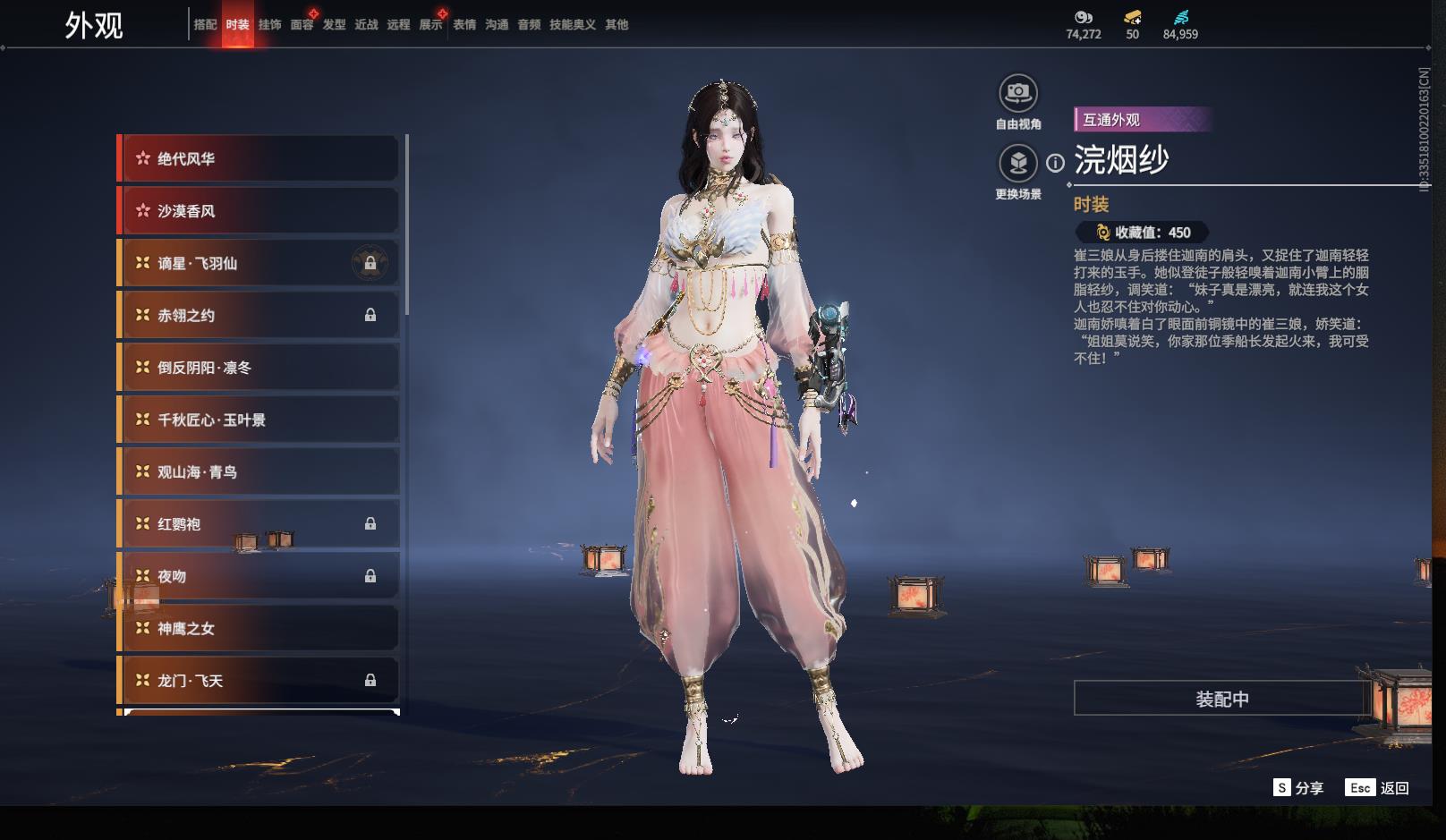Choose the 绝代风华 outfit
The width and height of the screenshot is (1446, 840).
pos(258,159)
